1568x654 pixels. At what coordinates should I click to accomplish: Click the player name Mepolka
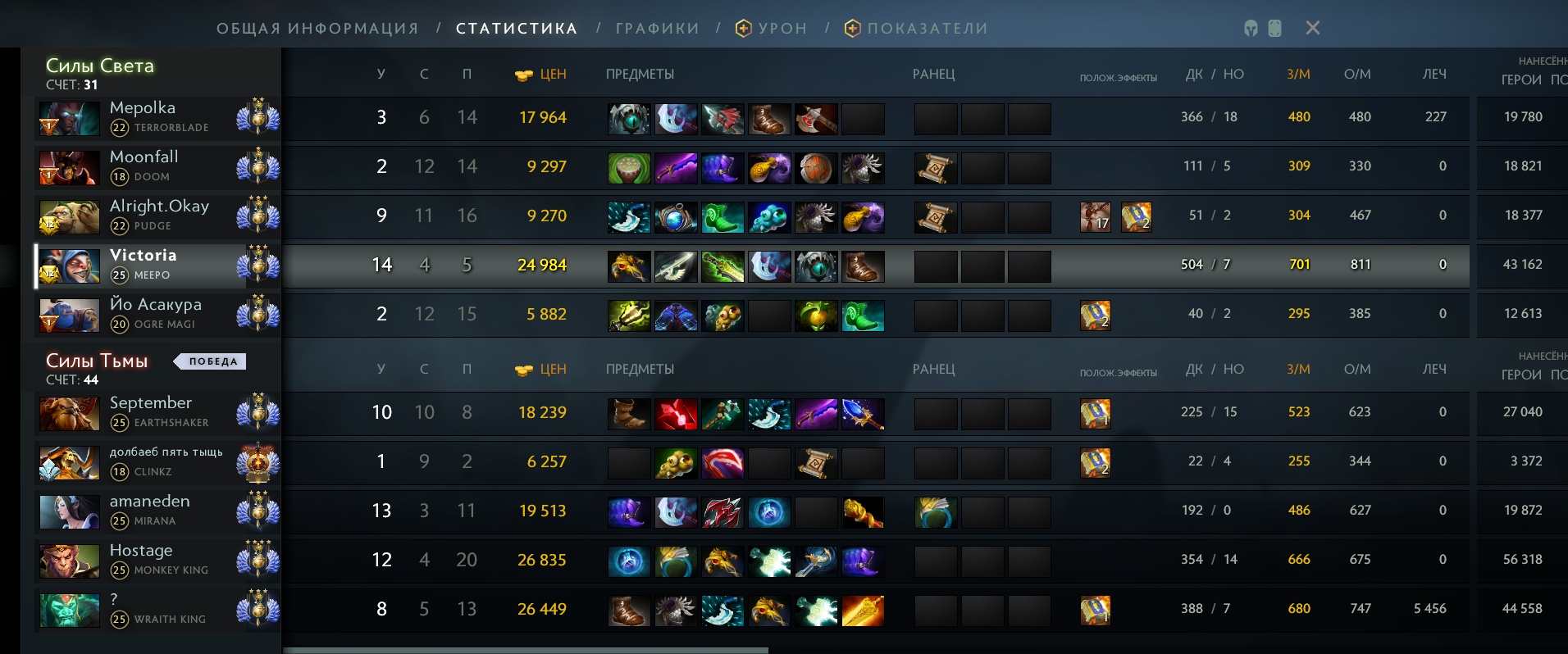(x=142, y=107)
